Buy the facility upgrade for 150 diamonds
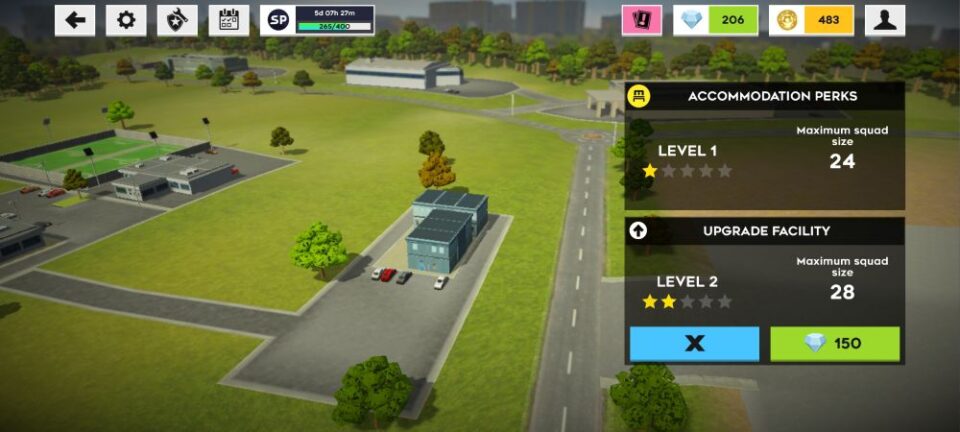Screen dimensions: 960x432 click(x=835, y=344)
